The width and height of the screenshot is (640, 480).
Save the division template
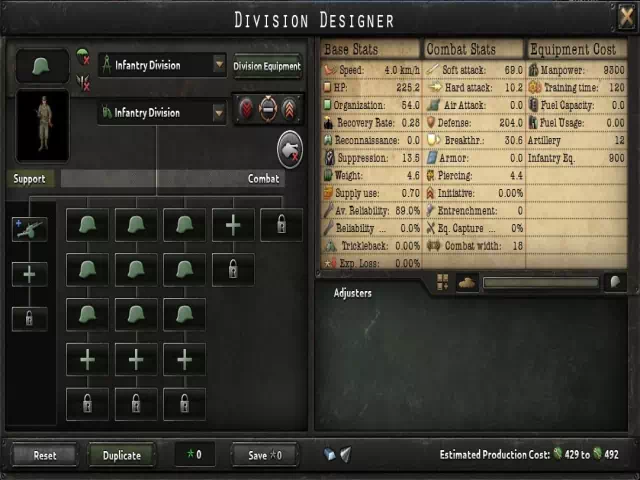pos(264,455)
